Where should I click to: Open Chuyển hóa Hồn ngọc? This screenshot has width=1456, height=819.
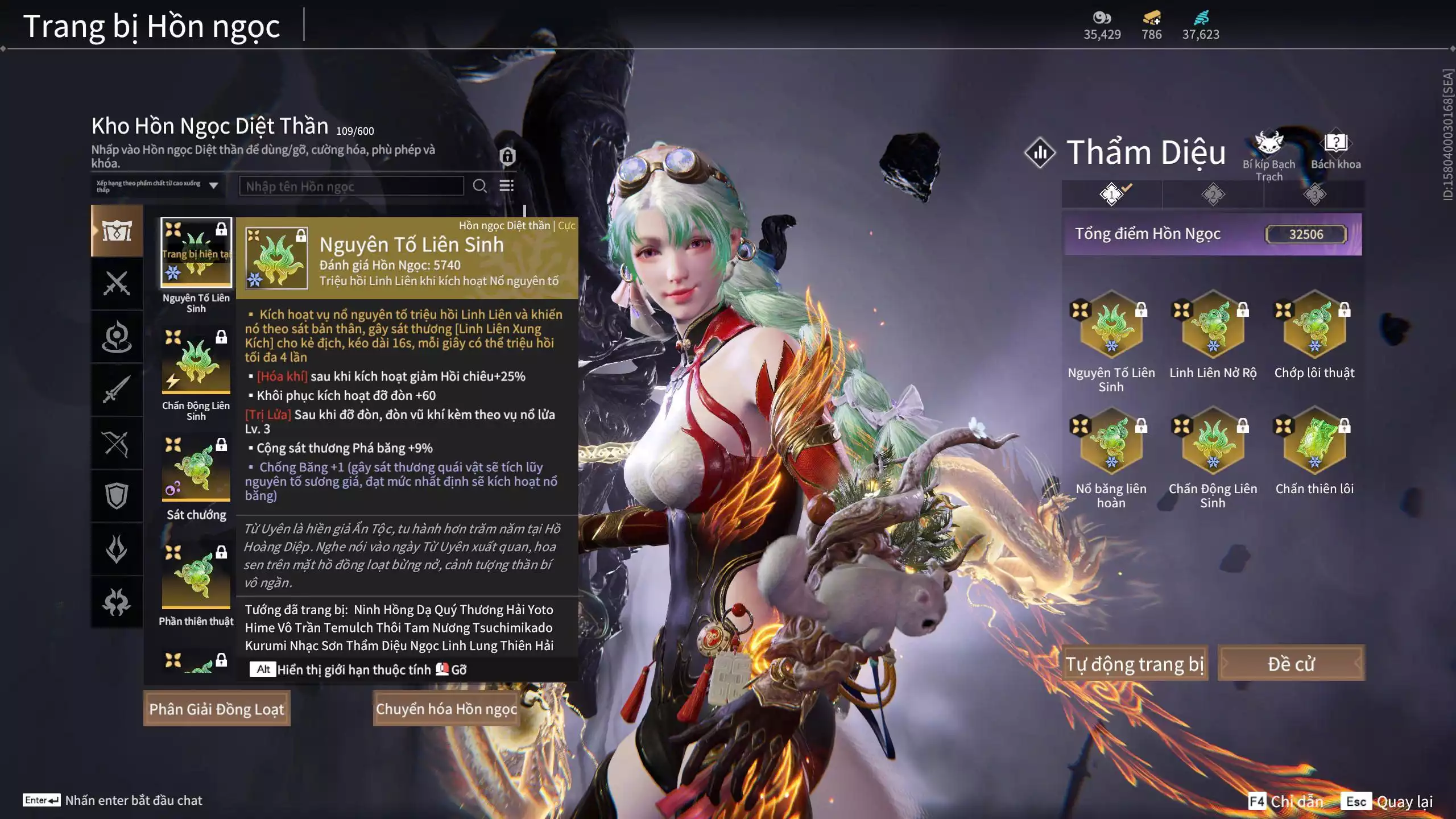point(446,709)
